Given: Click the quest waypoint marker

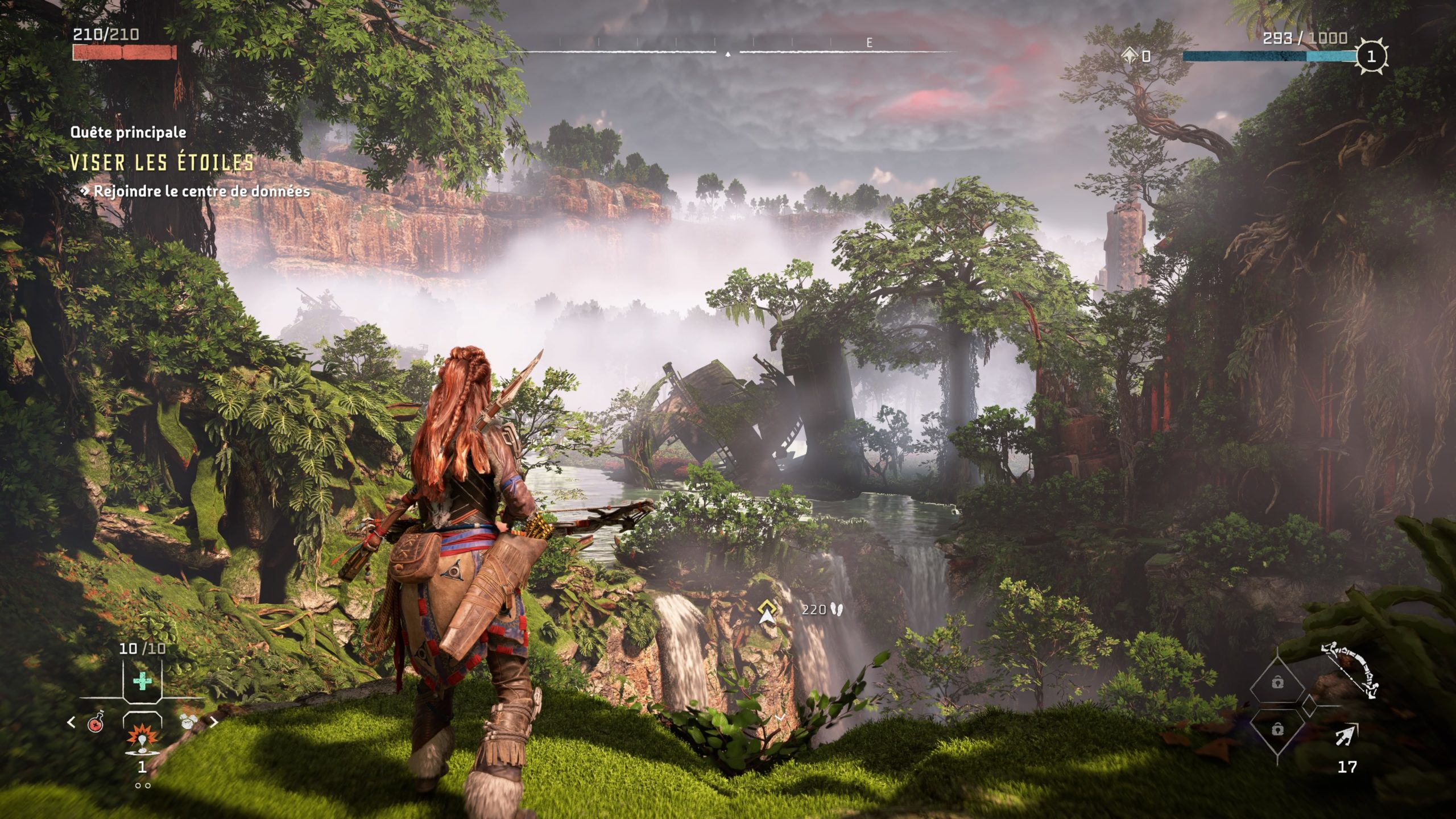Looking at the screenshot, I should (x=767, y=611).
